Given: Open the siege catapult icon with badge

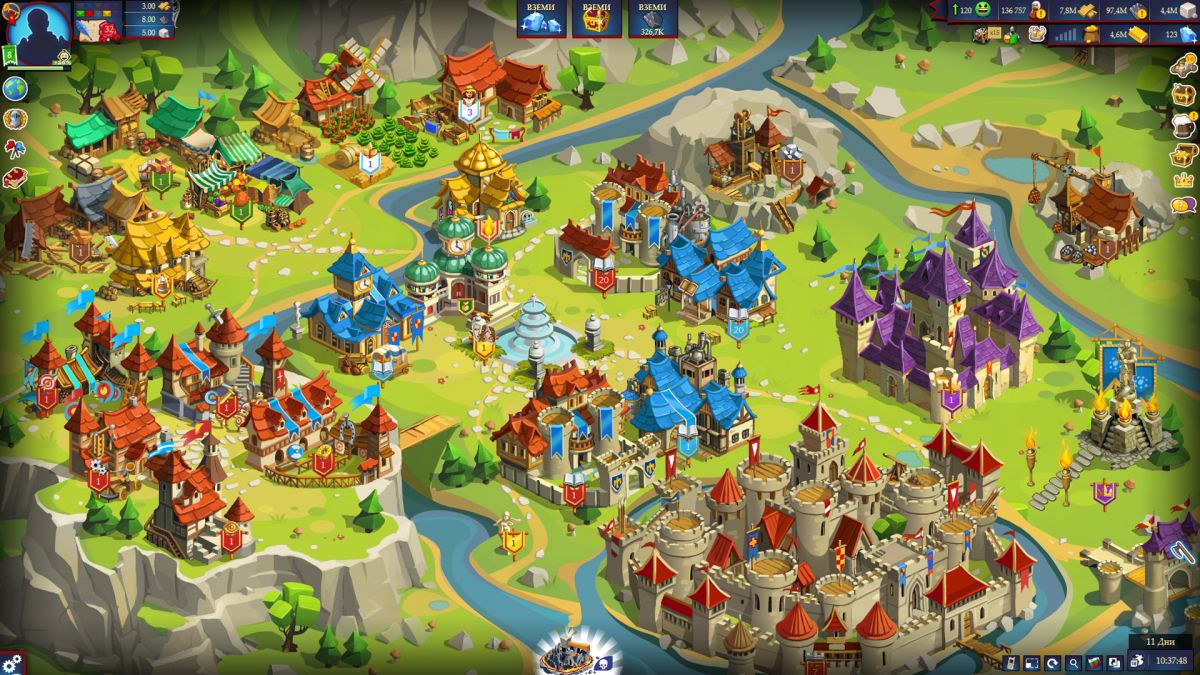Looking at the screenshot, I should [x=1183, y=66].
